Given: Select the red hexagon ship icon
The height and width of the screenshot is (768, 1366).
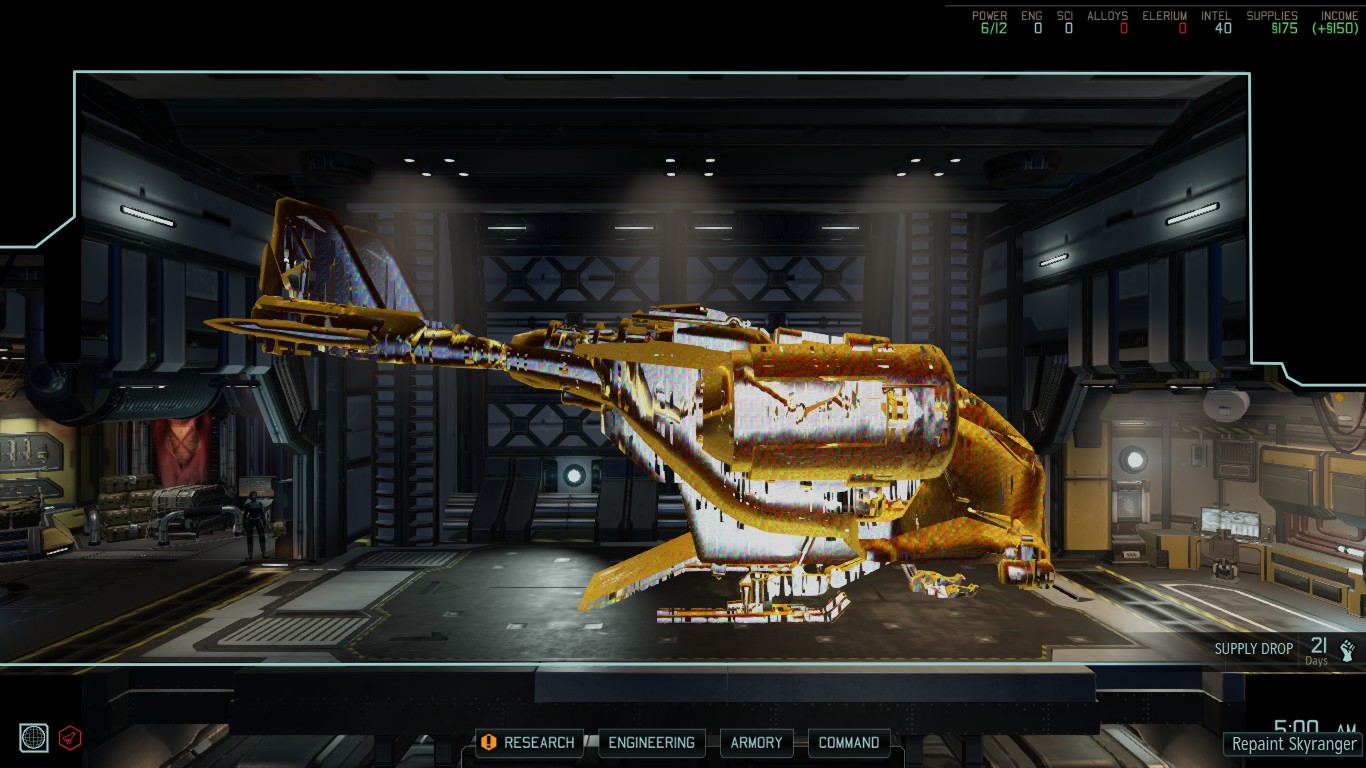Looking at the screenshot, I should [x=70, y=738].
